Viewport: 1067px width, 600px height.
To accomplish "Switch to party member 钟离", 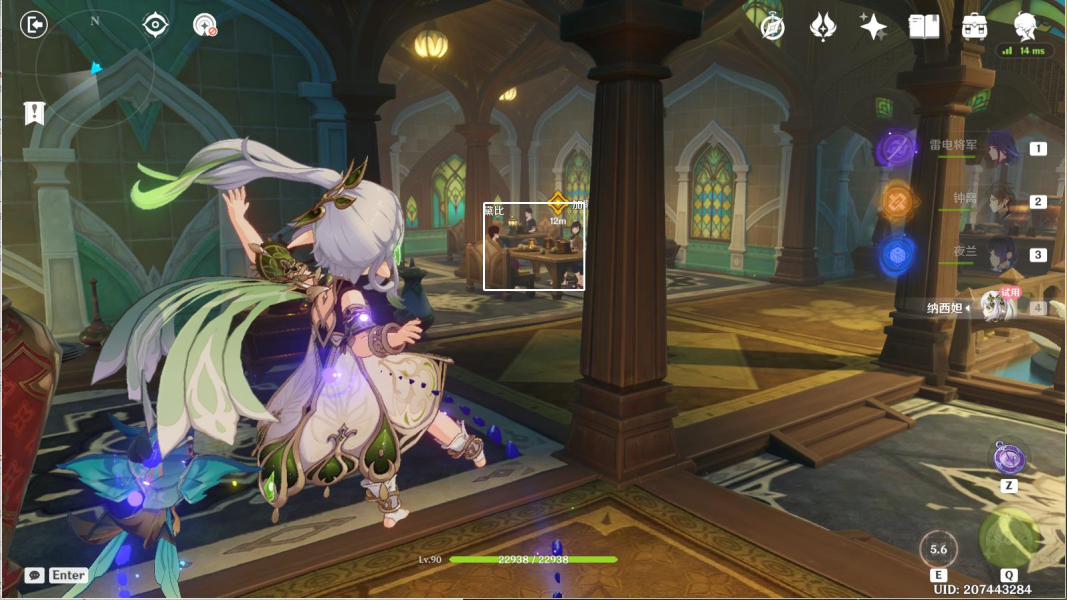I will click(1000, 202).
